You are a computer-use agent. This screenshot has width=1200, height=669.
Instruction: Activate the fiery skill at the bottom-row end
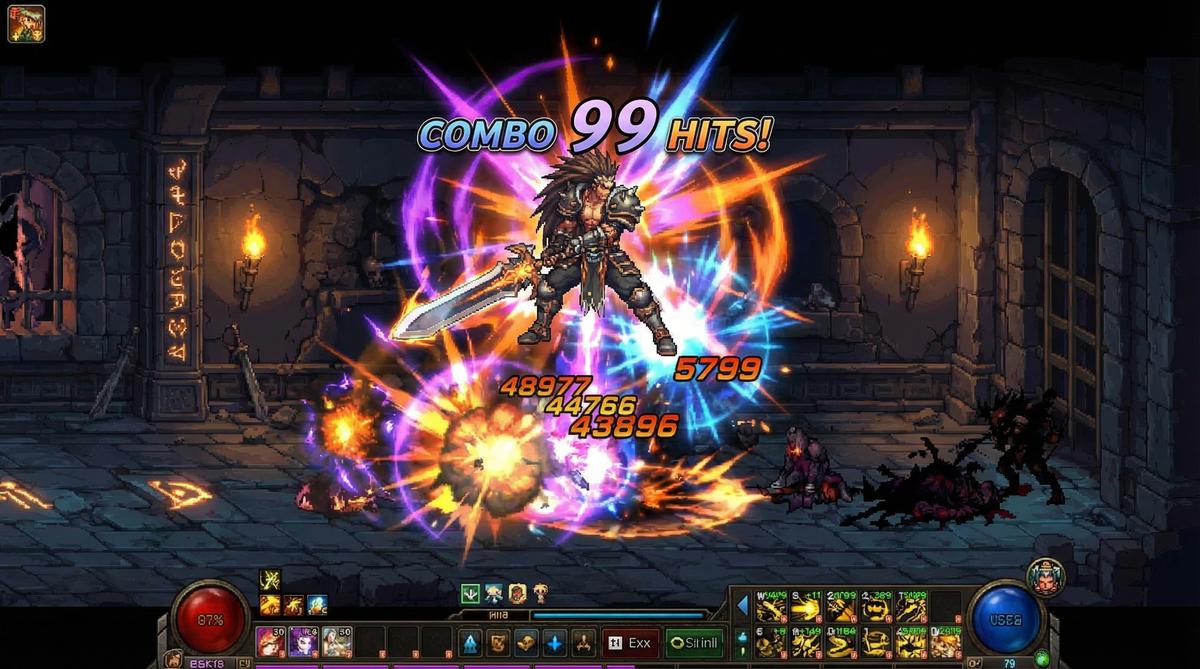[x=946, y=641]
